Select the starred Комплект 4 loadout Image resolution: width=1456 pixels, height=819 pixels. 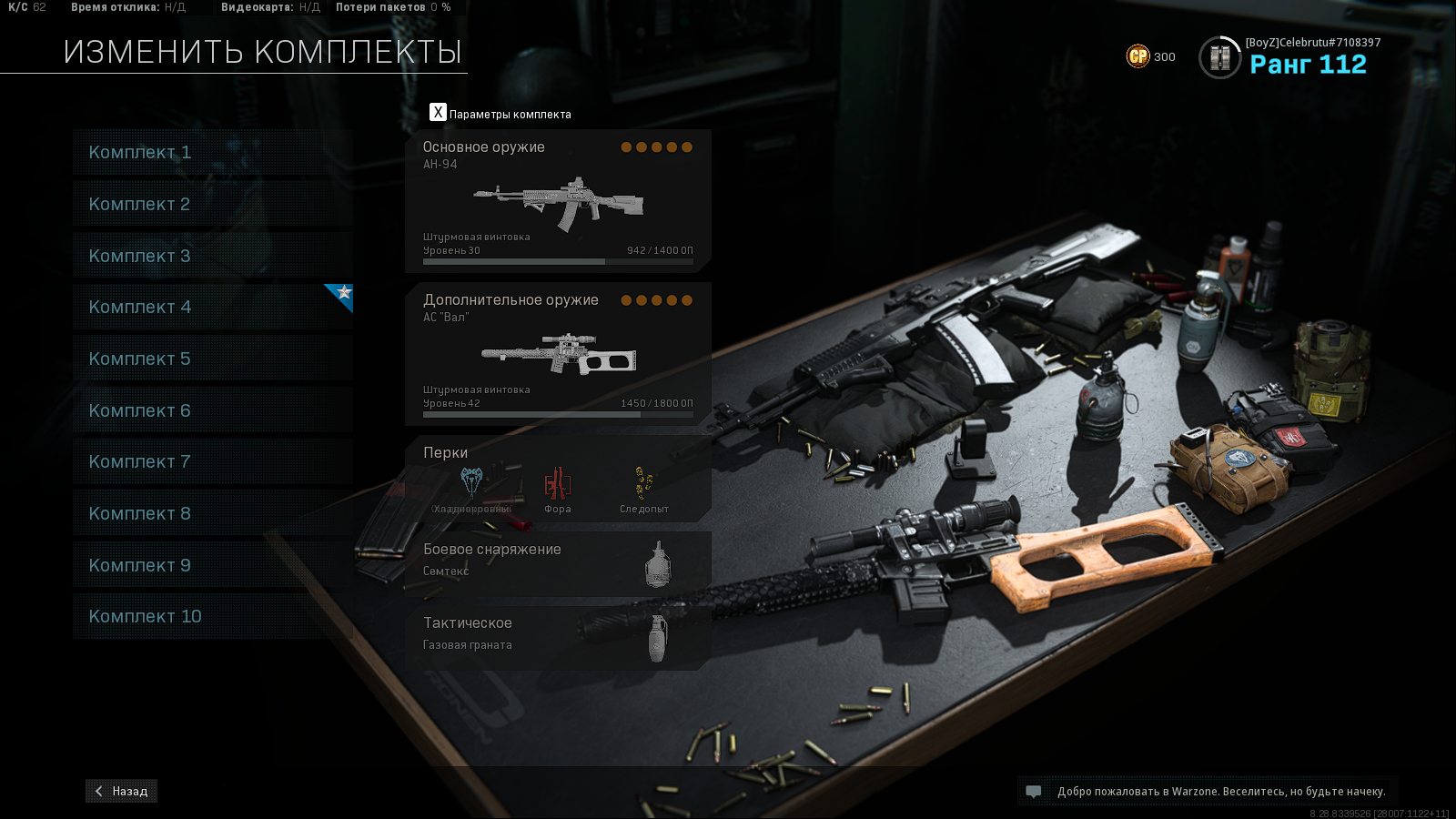(x=212, y=308)
